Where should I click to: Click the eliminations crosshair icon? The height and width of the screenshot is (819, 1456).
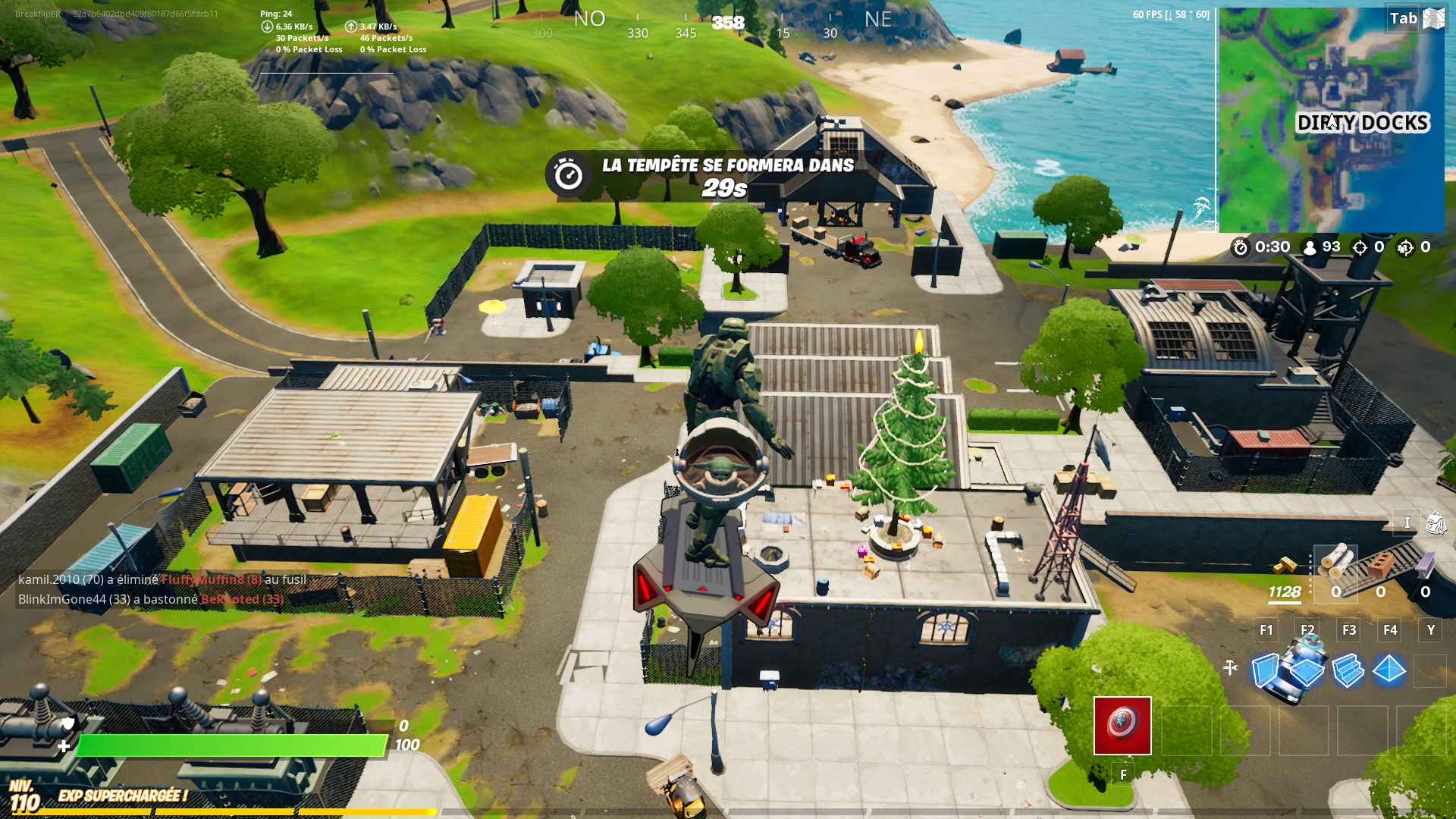click(1360, 248)
